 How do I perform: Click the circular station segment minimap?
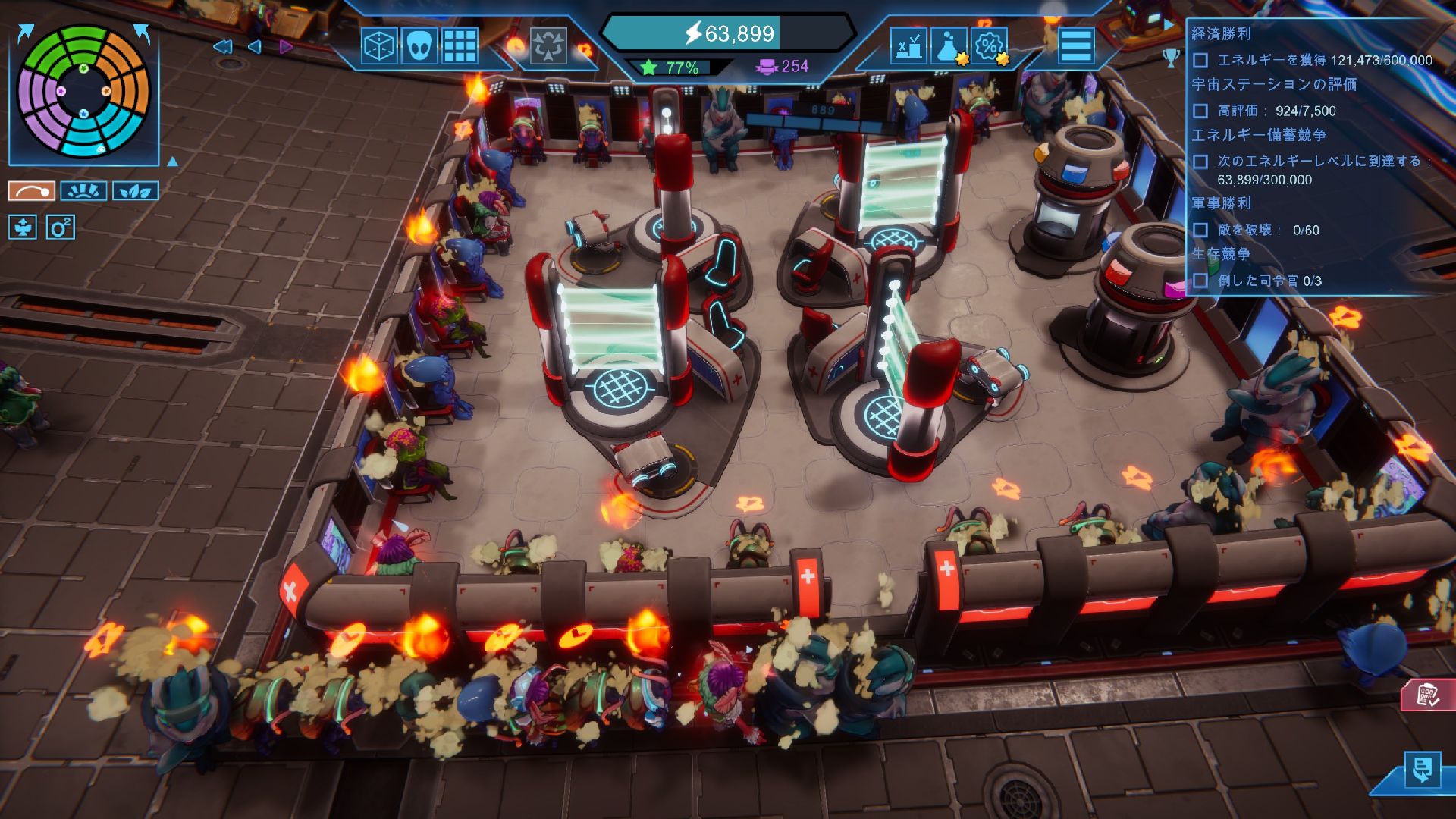(x=83, y=91)
